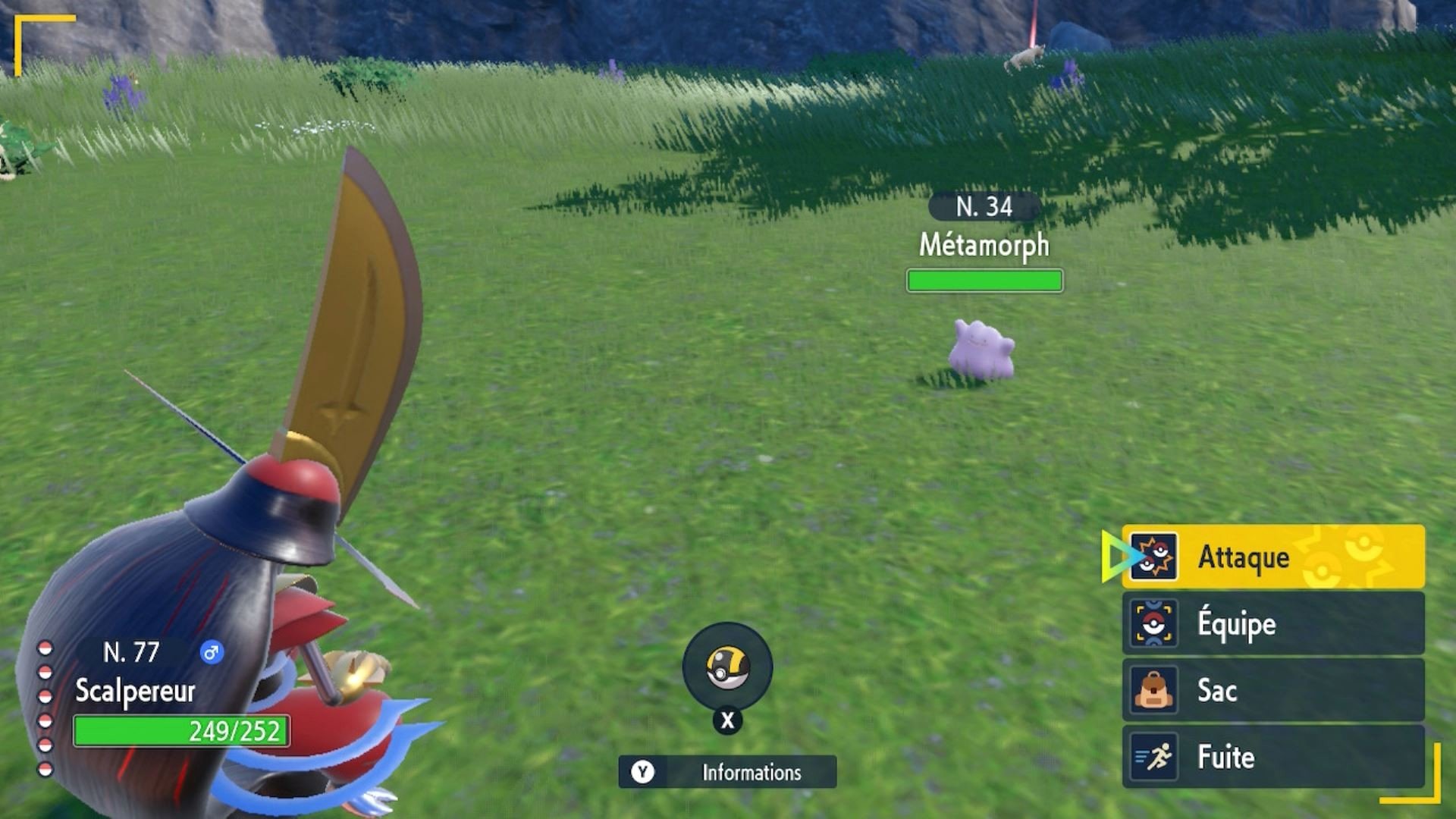Click the Ultra Ball quick-throw icon
This screenshot has width=1456, height=819.
[x=726, y=667]
